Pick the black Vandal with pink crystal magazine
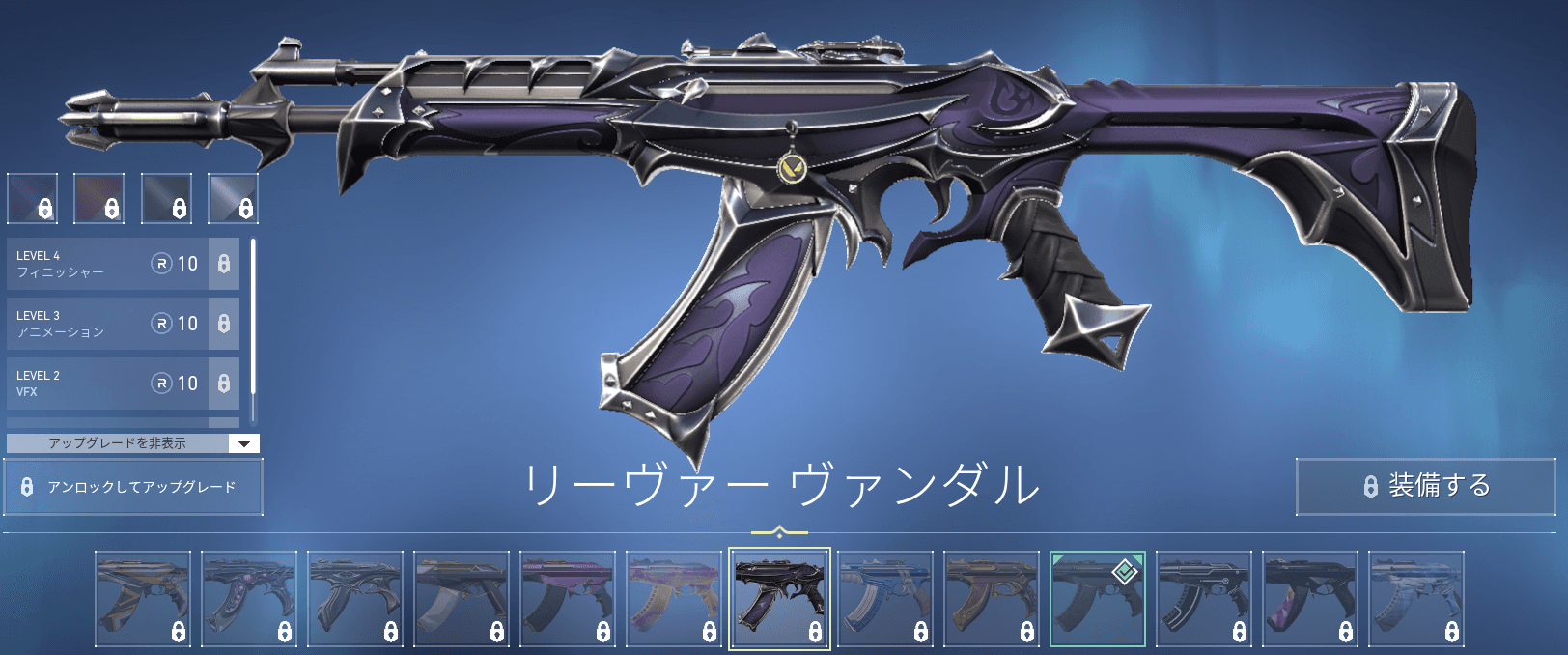The width and height of the screenshot is (1568, 655). [1310, 598]
